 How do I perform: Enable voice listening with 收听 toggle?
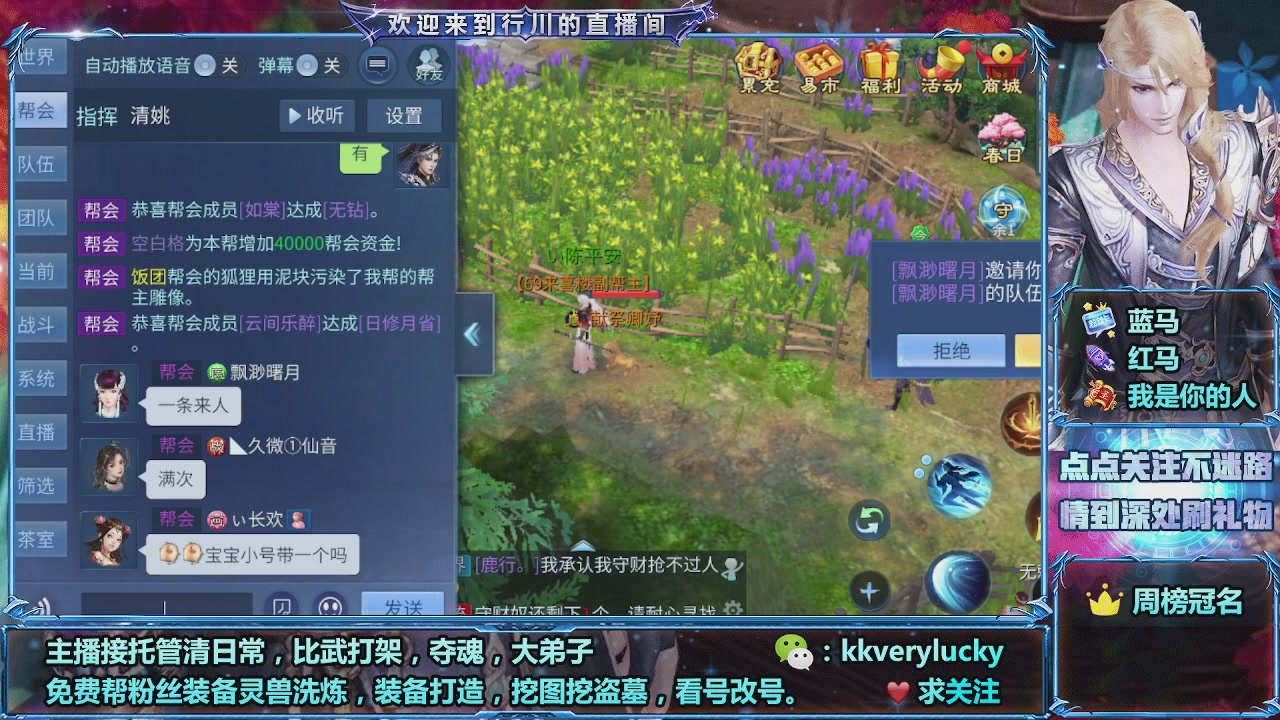pos(317,116)
